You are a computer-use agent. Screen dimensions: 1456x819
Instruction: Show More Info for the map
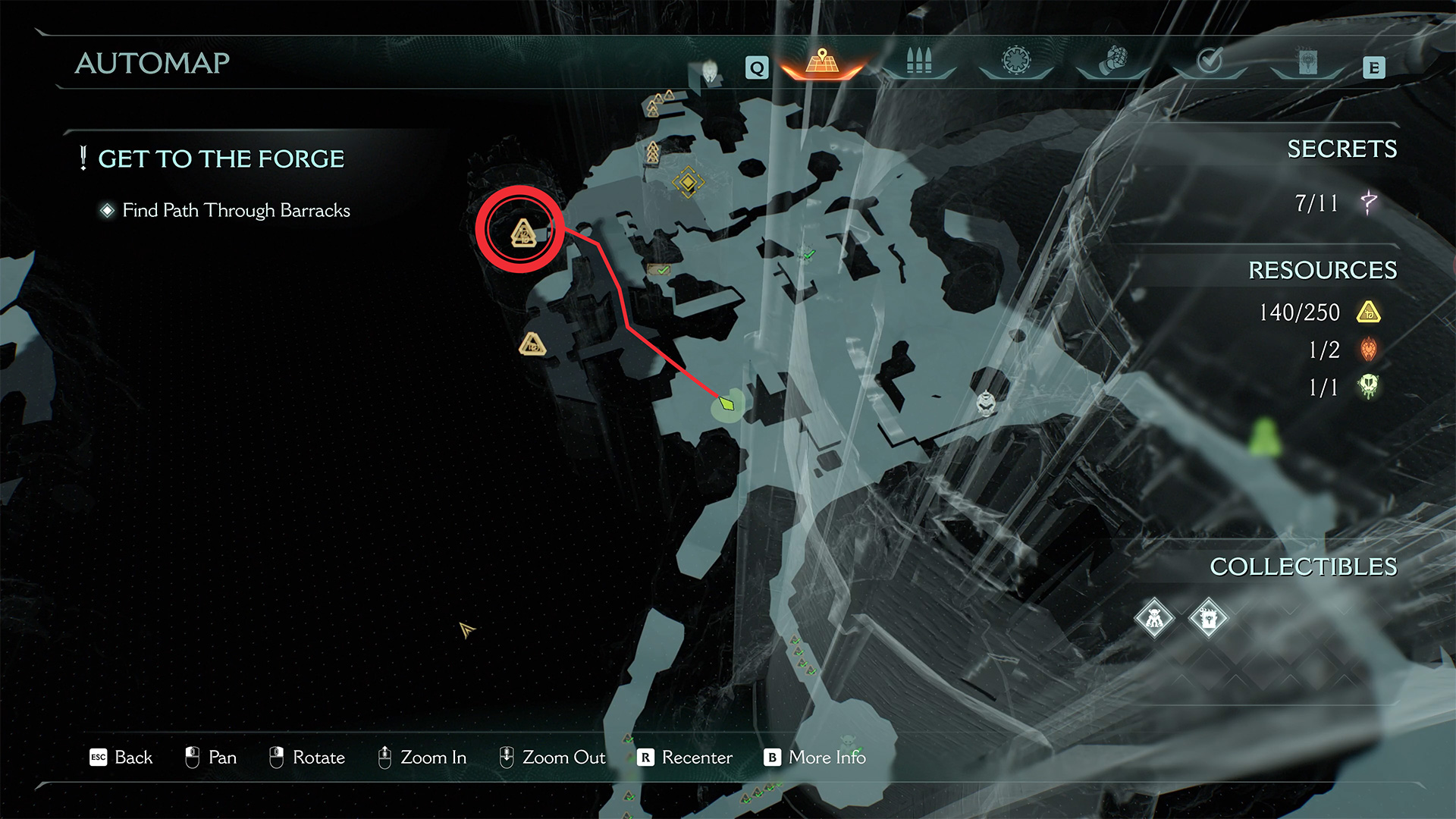[x=815, y=758]
